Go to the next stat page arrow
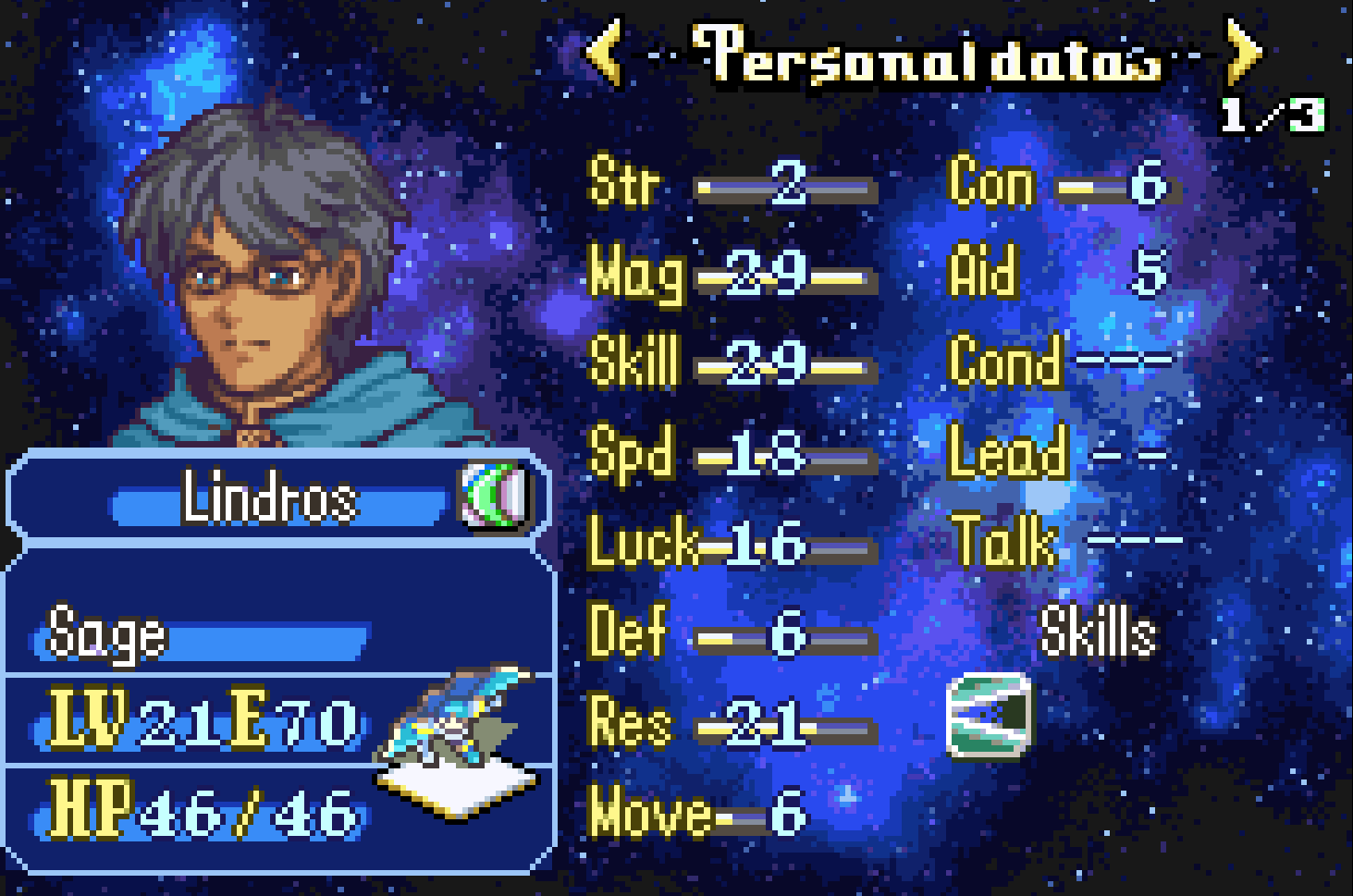The width and height of the screenshot is (1353, 896). pos(1244,52)
